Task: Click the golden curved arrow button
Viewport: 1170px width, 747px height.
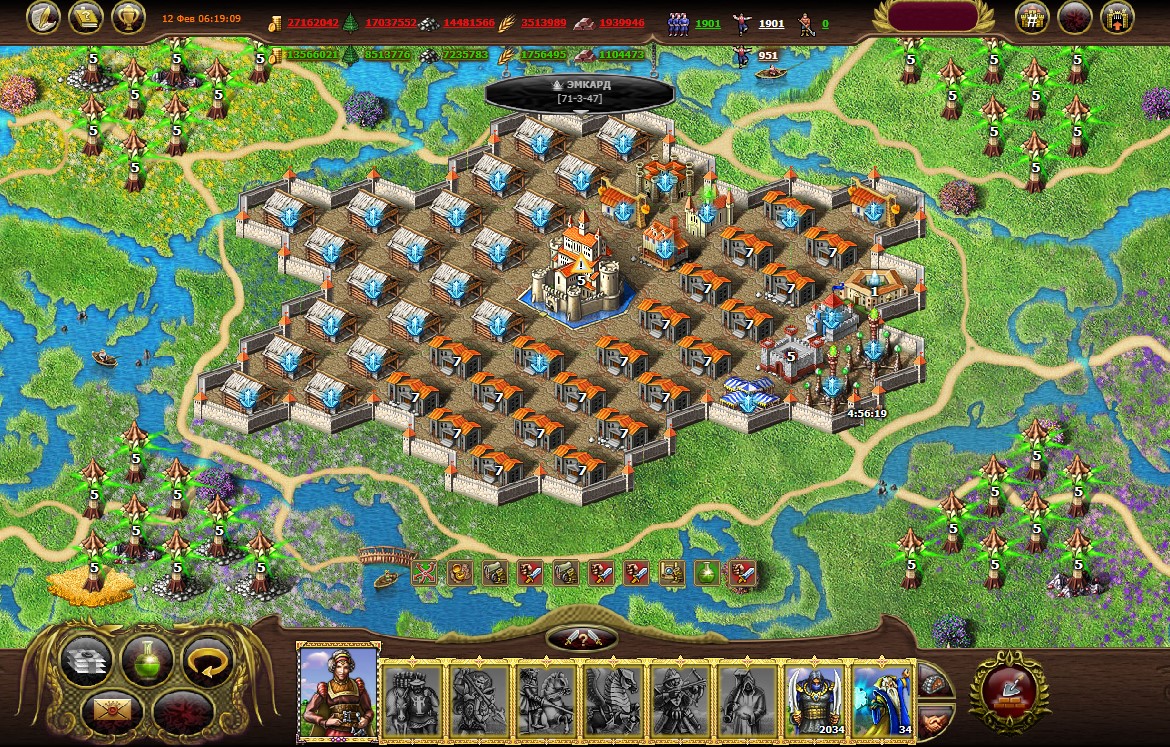Action: (207, 660)
